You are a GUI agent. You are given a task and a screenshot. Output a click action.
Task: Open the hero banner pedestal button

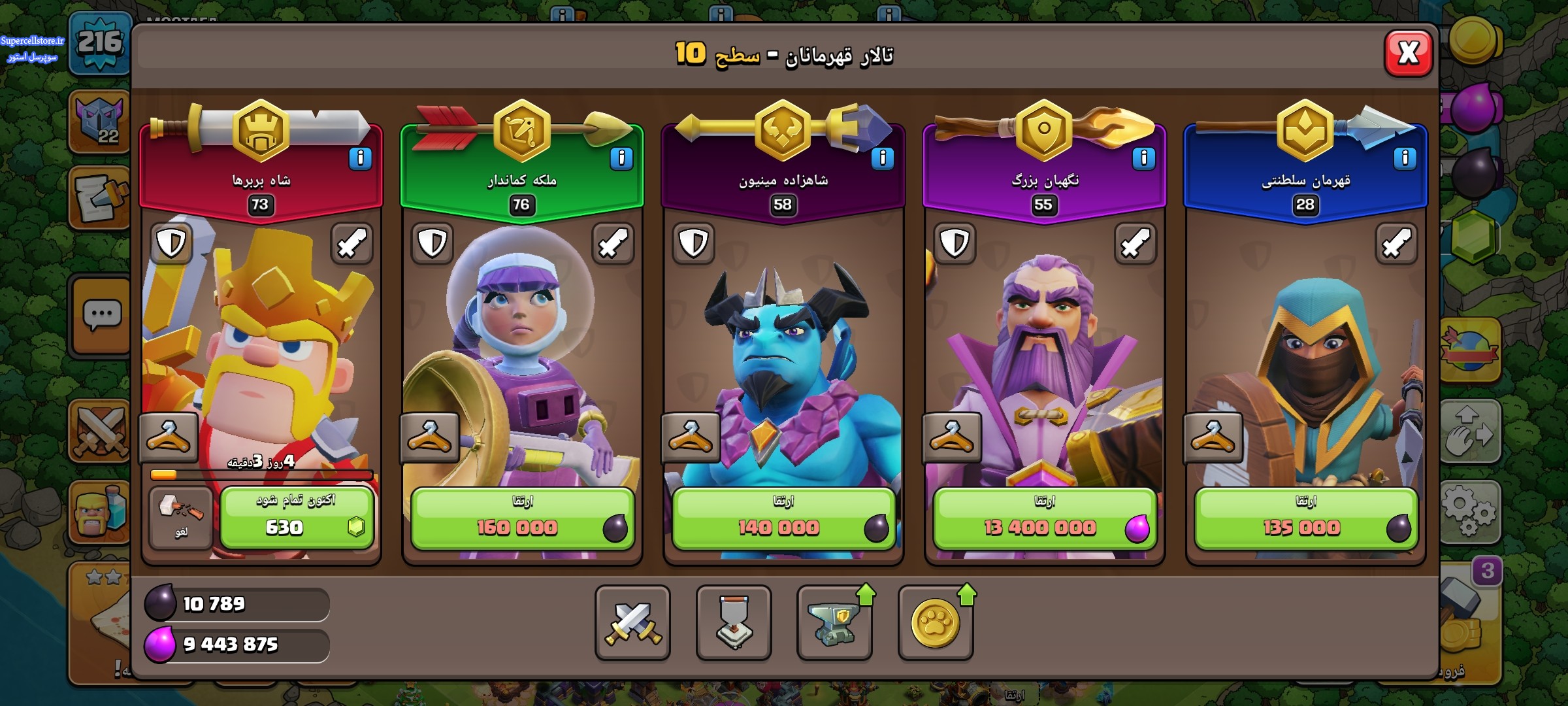point(734,622)
